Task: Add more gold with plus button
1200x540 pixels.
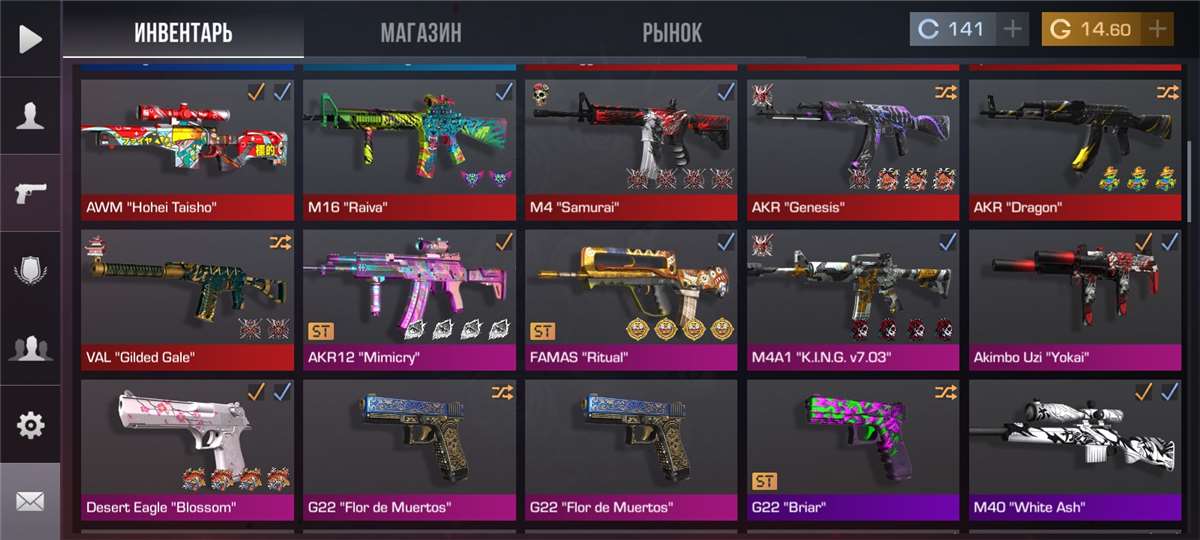Action: pos(1157,29)
